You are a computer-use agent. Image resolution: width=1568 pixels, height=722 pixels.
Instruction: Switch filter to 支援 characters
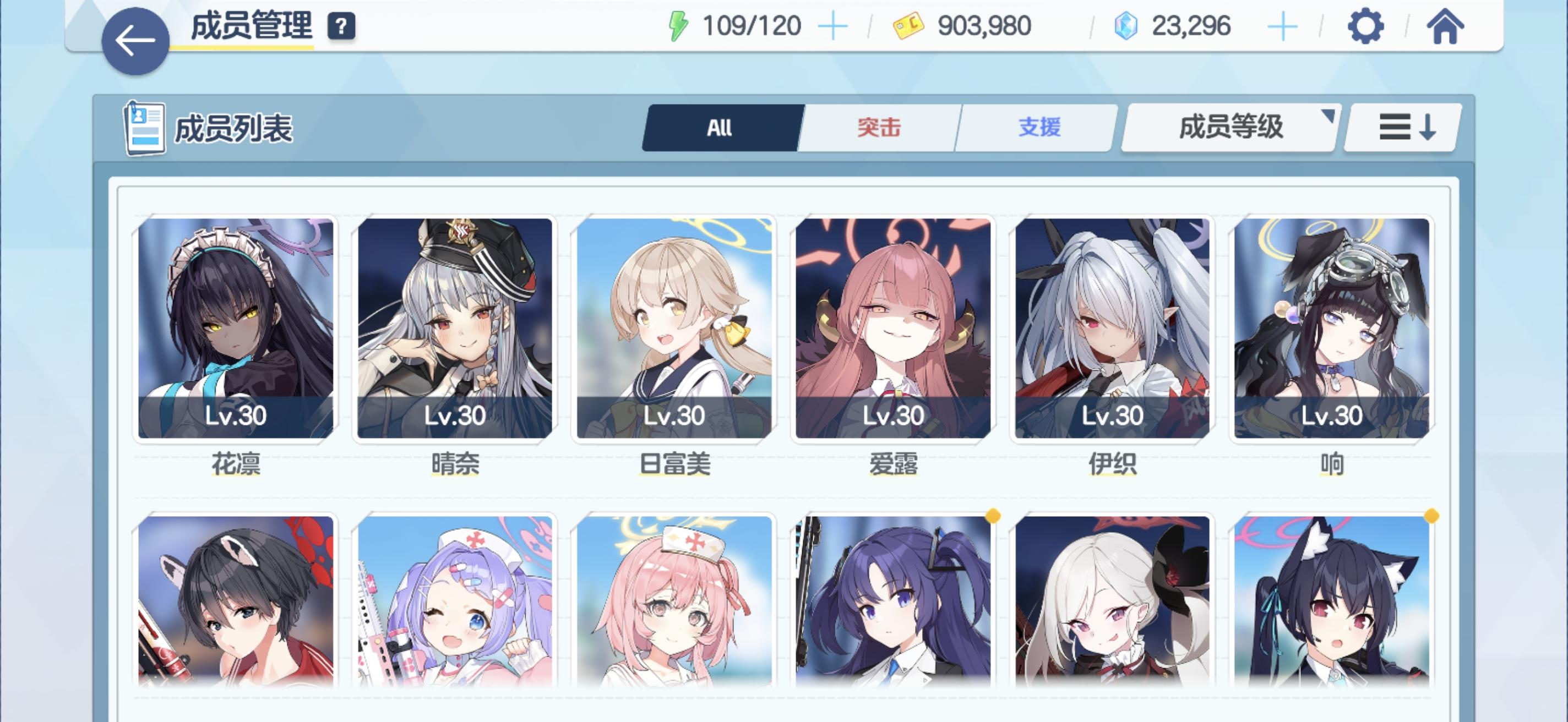(x=1039, y=128)
